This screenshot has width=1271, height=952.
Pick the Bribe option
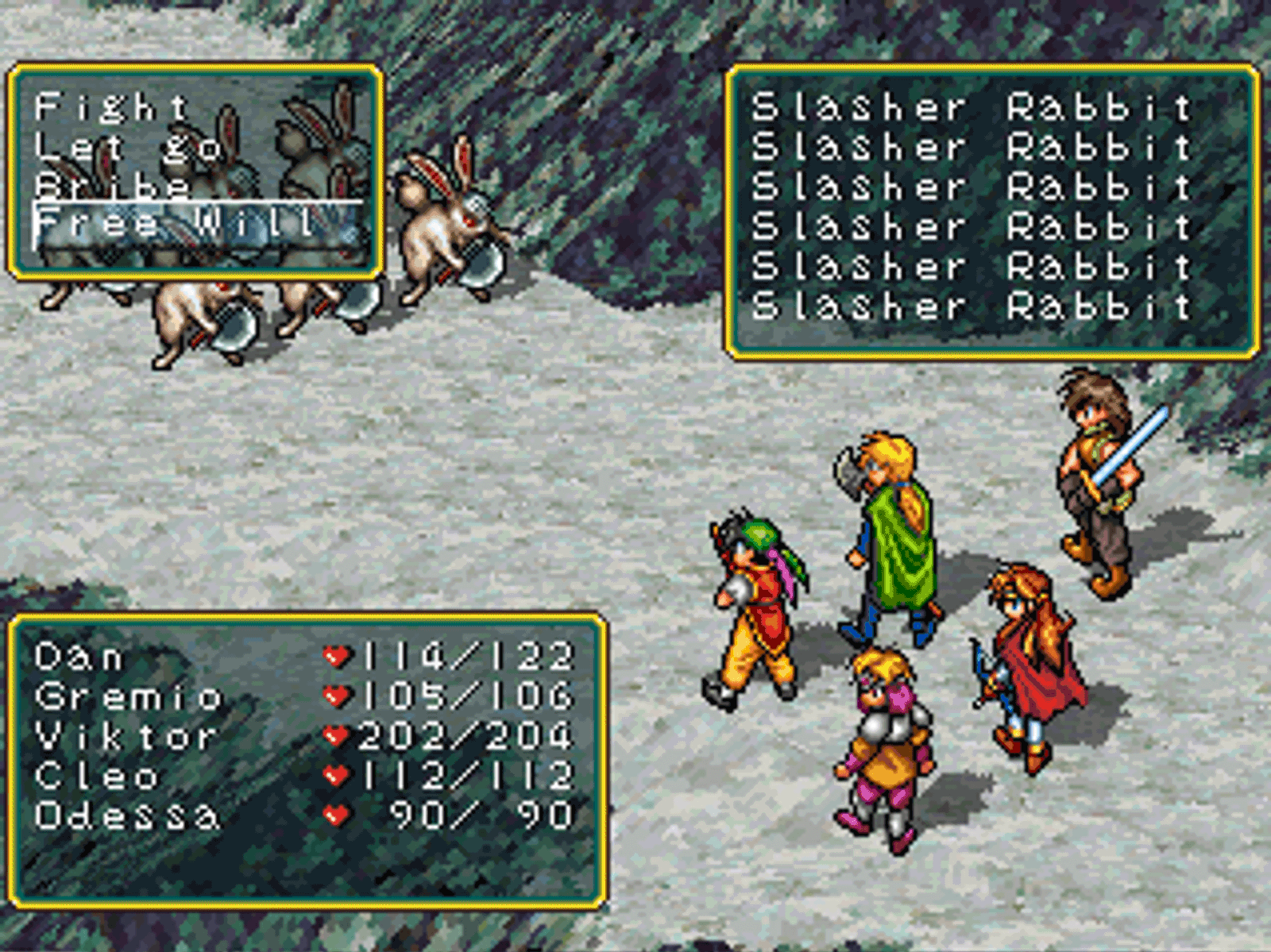(x=113, y=187)
